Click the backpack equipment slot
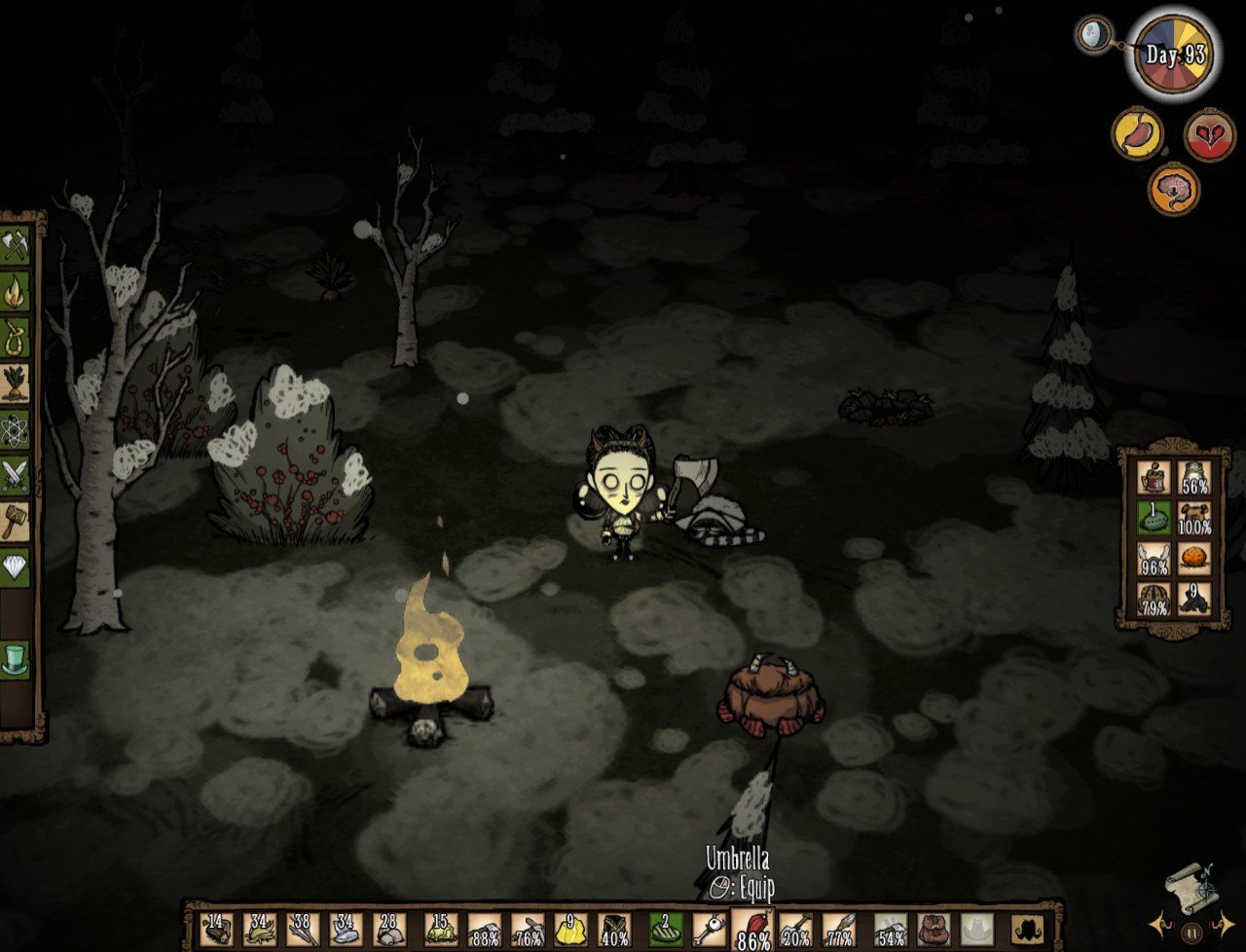 click(934, 930)
